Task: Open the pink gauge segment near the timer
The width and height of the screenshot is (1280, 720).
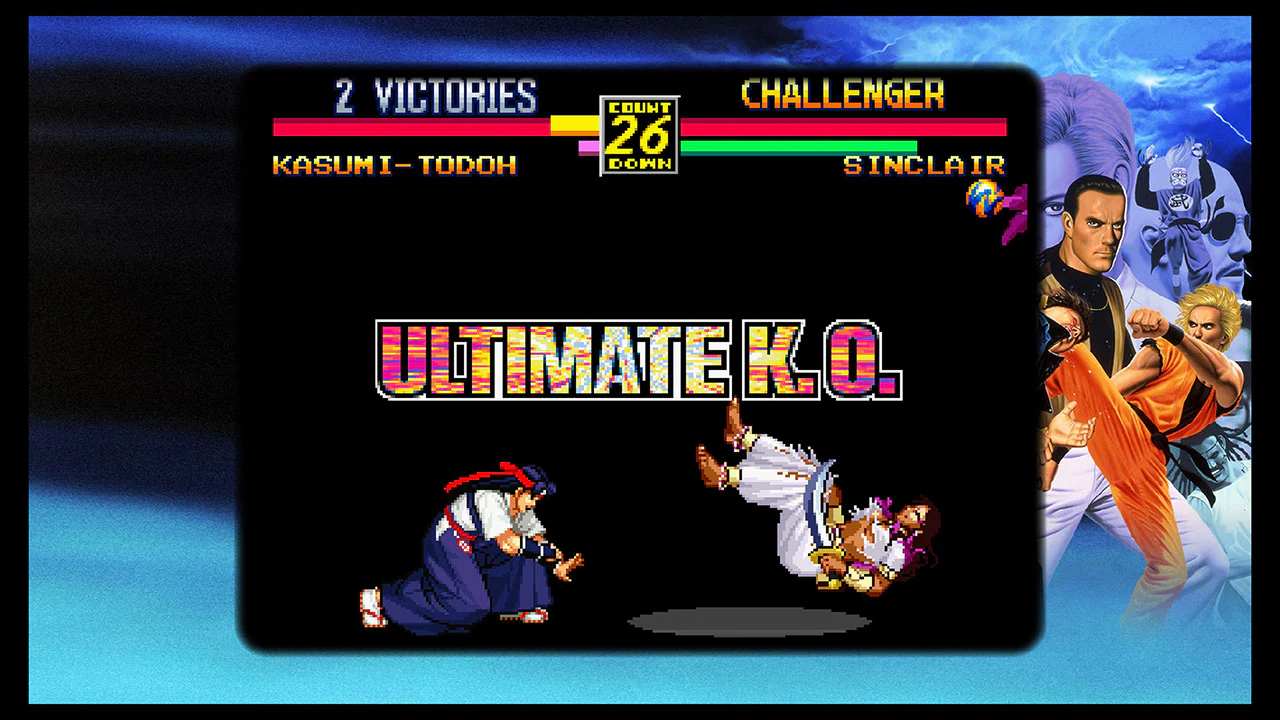Action: pyautogui.click(x=590, y=146)
